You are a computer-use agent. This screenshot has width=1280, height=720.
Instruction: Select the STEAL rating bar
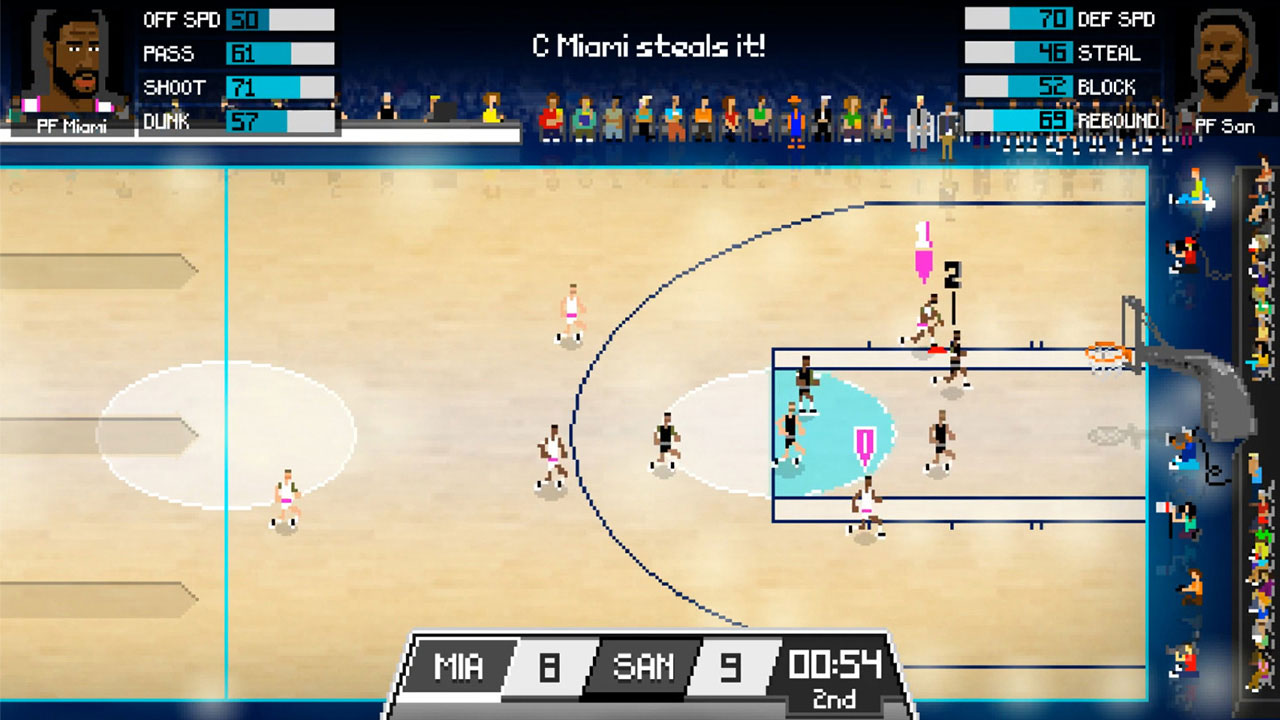(1018, 53)
